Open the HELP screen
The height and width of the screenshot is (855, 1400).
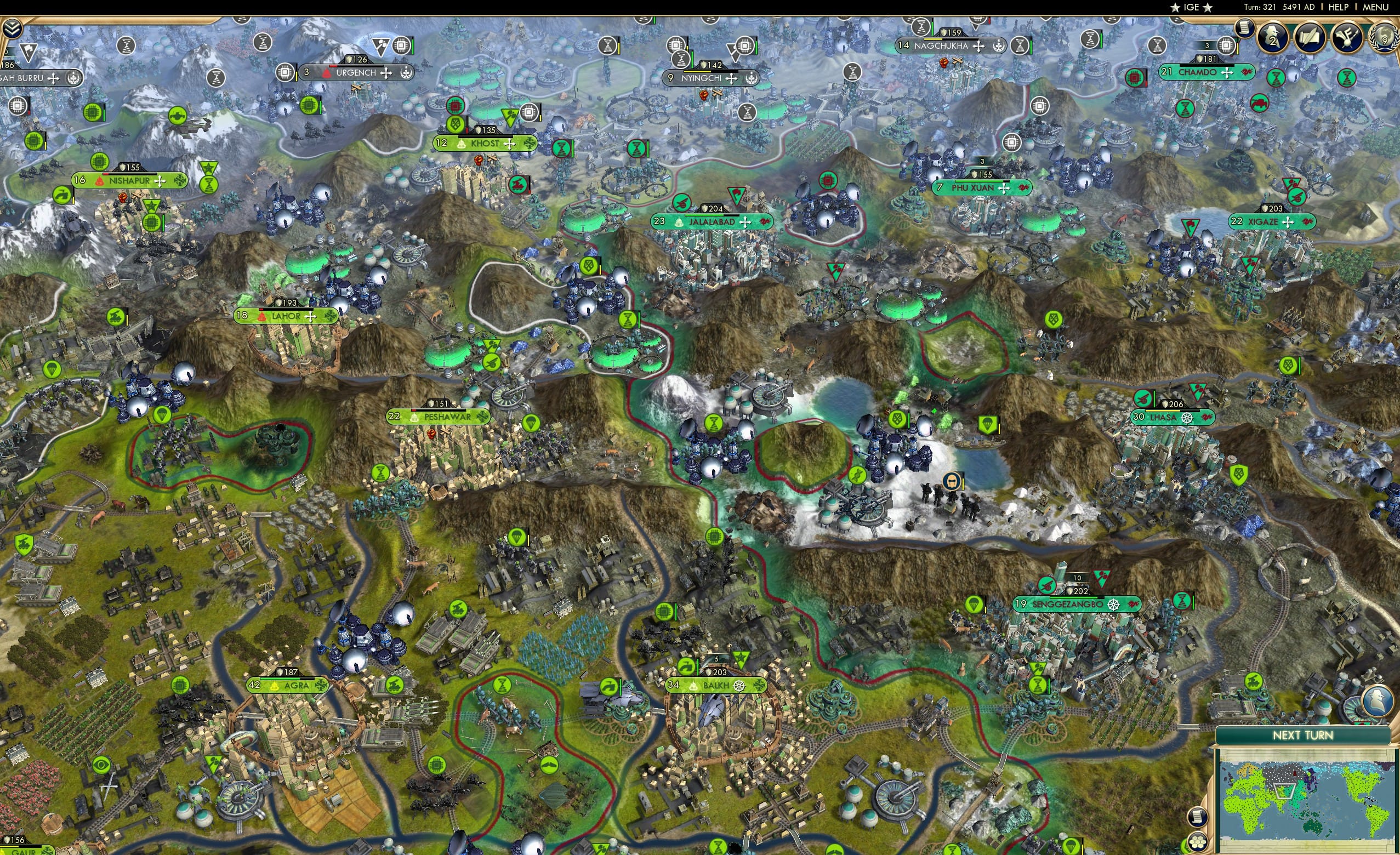[1339, 7]
